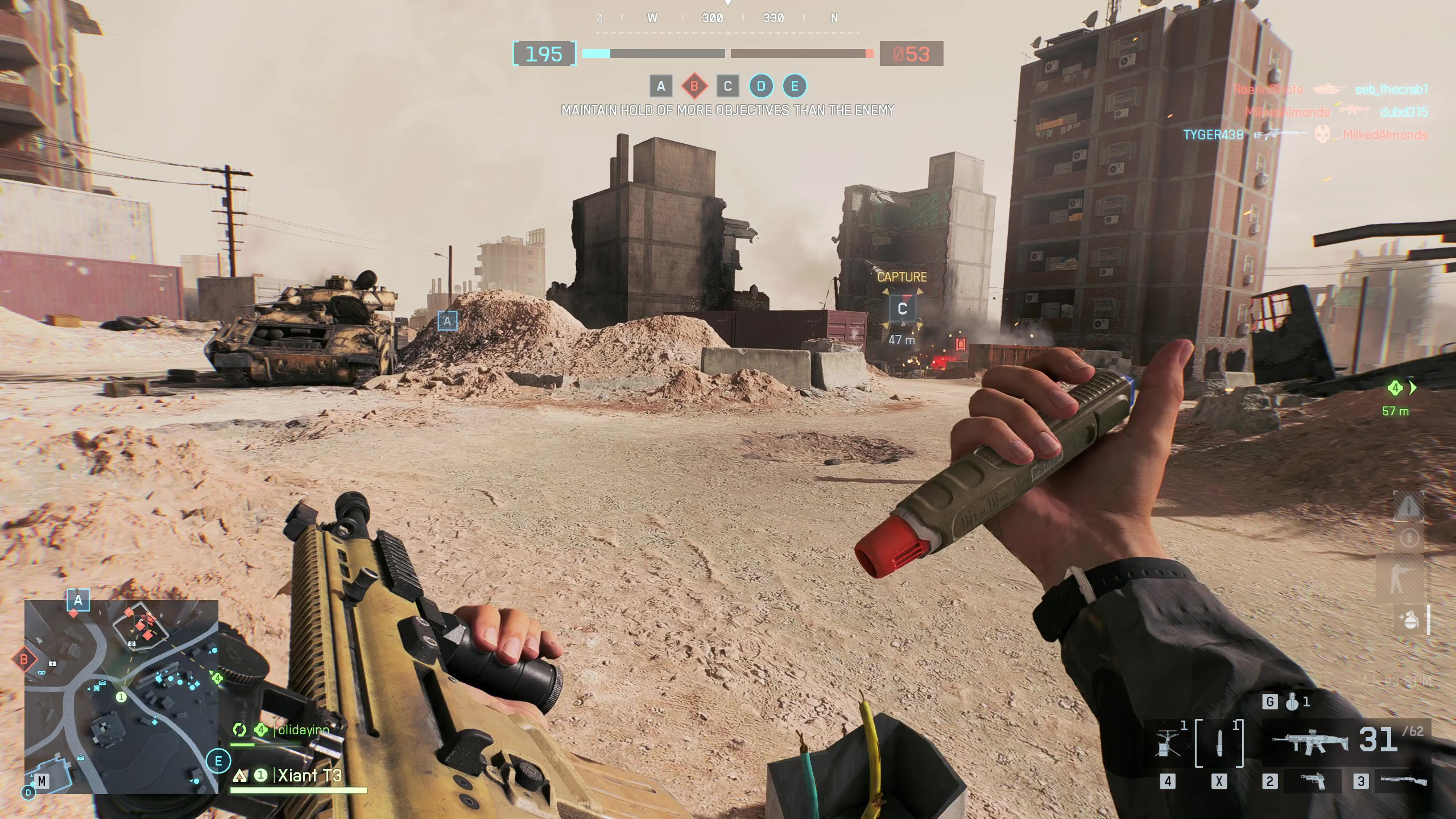Select contested objective C in top objective bar
Screen dimensions: 1456x819
[x=727, y=86]
